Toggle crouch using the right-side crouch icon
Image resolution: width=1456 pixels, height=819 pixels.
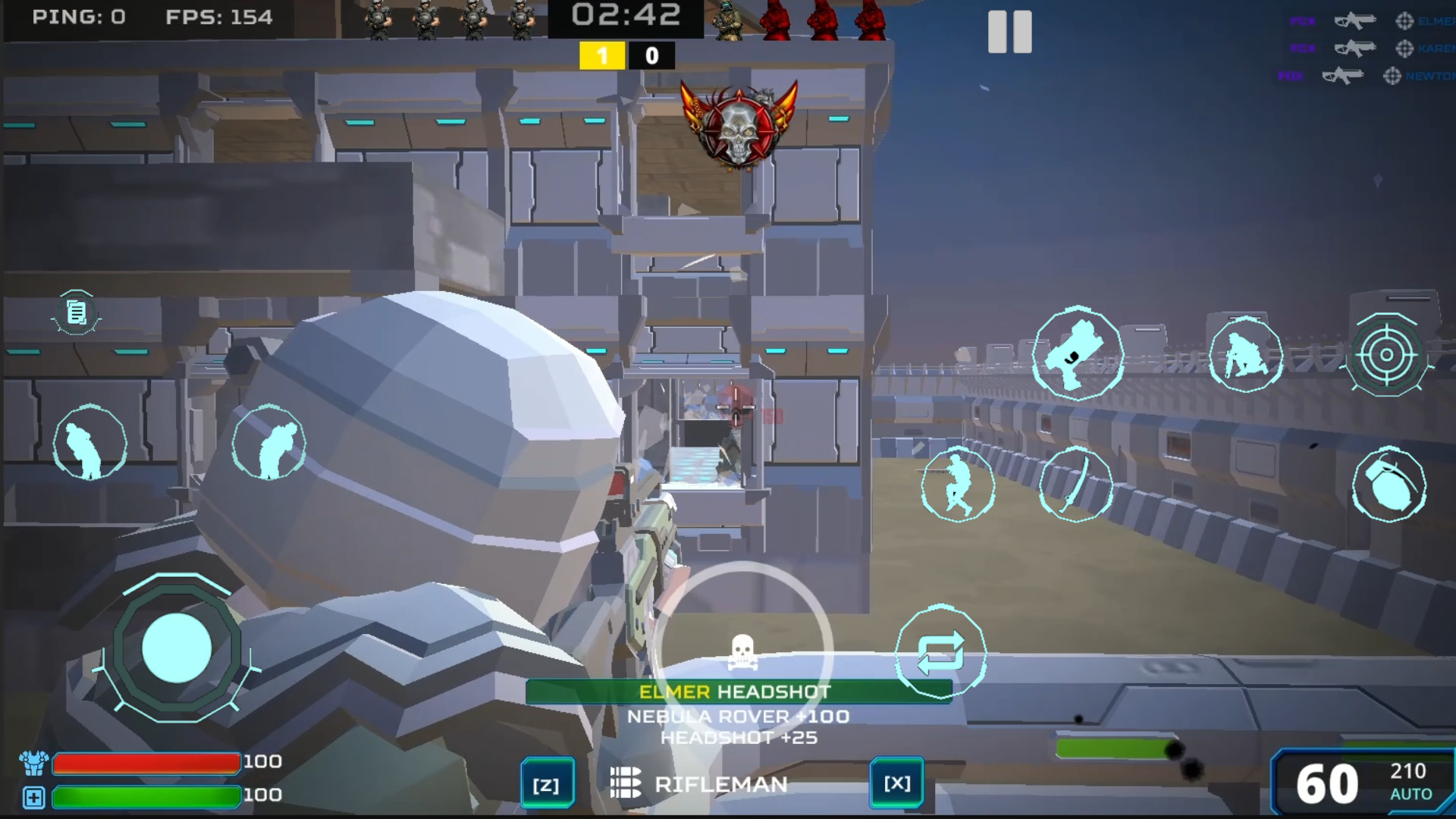(x=1247, y=355)
